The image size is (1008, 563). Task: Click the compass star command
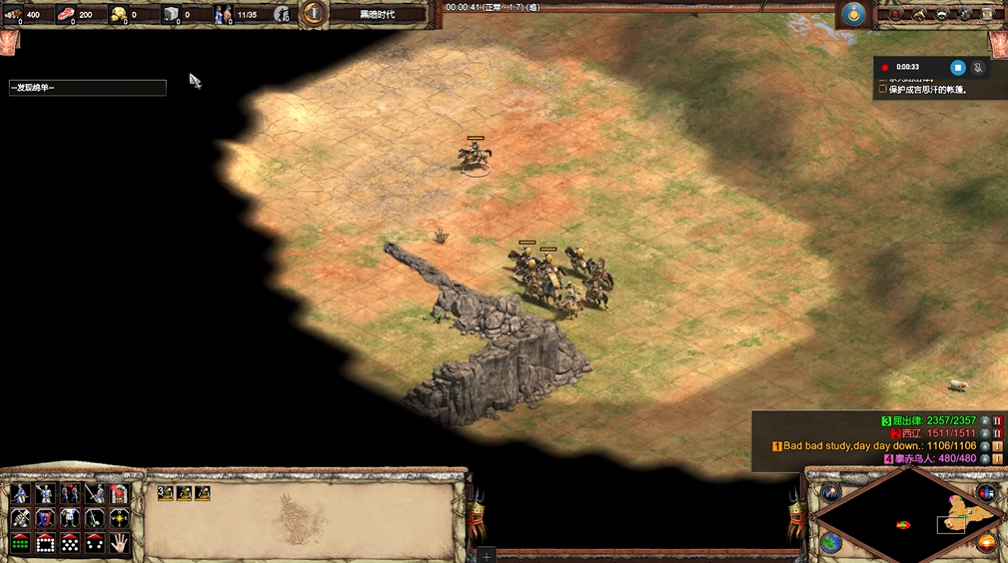[119, 518]
